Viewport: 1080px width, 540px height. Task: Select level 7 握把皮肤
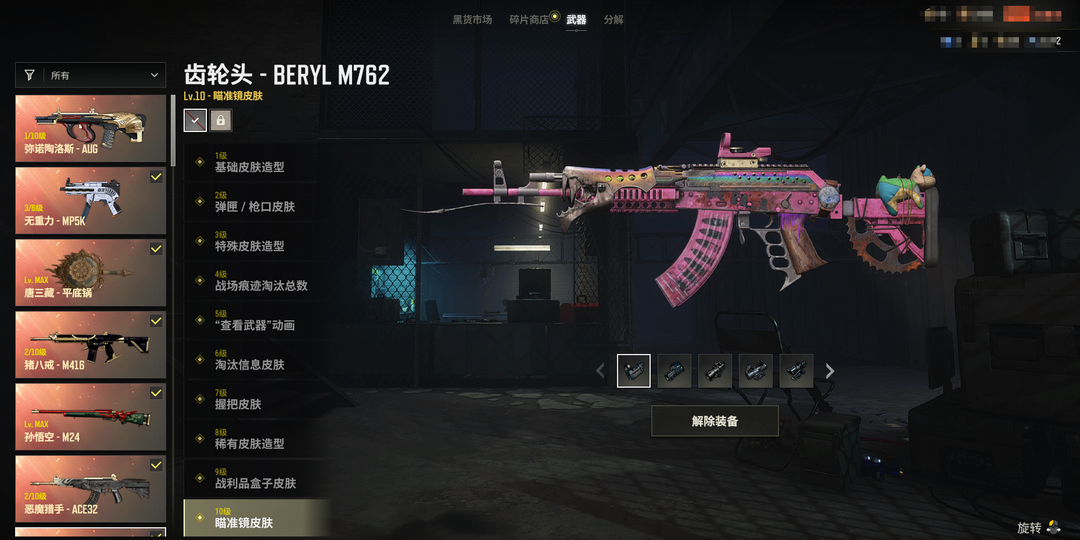click(x=257, y=400)
